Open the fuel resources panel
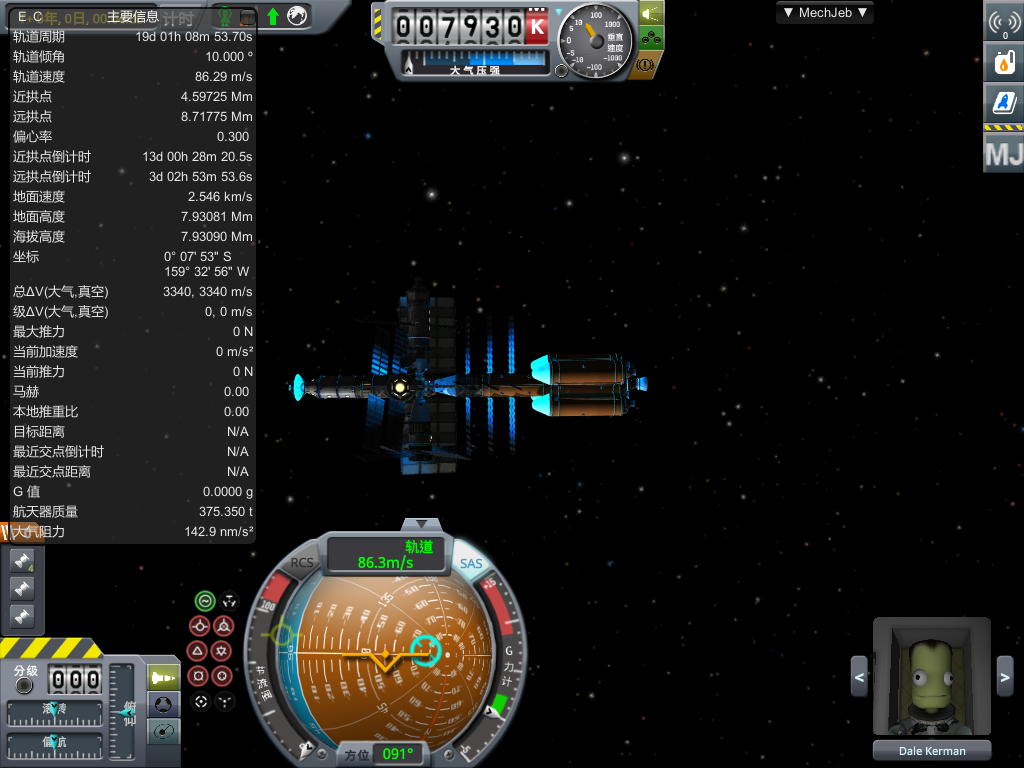Screen dimensions: 1024x768 1004,63
